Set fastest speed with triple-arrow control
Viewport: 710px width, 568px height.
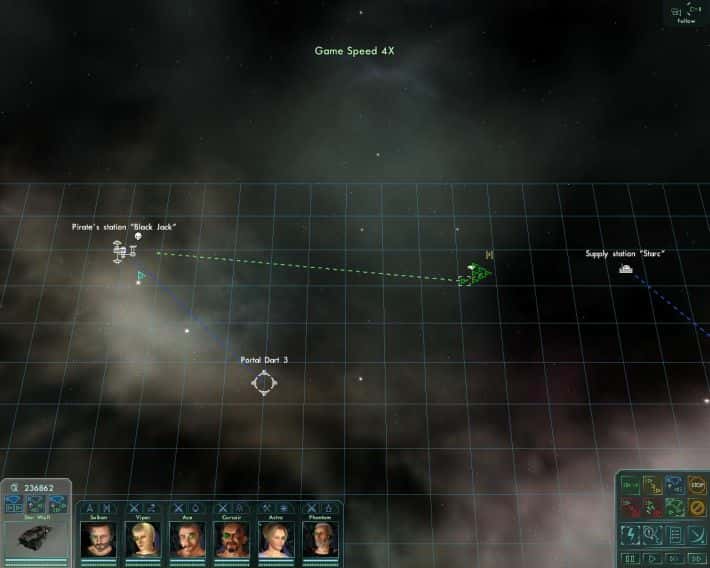697,558
